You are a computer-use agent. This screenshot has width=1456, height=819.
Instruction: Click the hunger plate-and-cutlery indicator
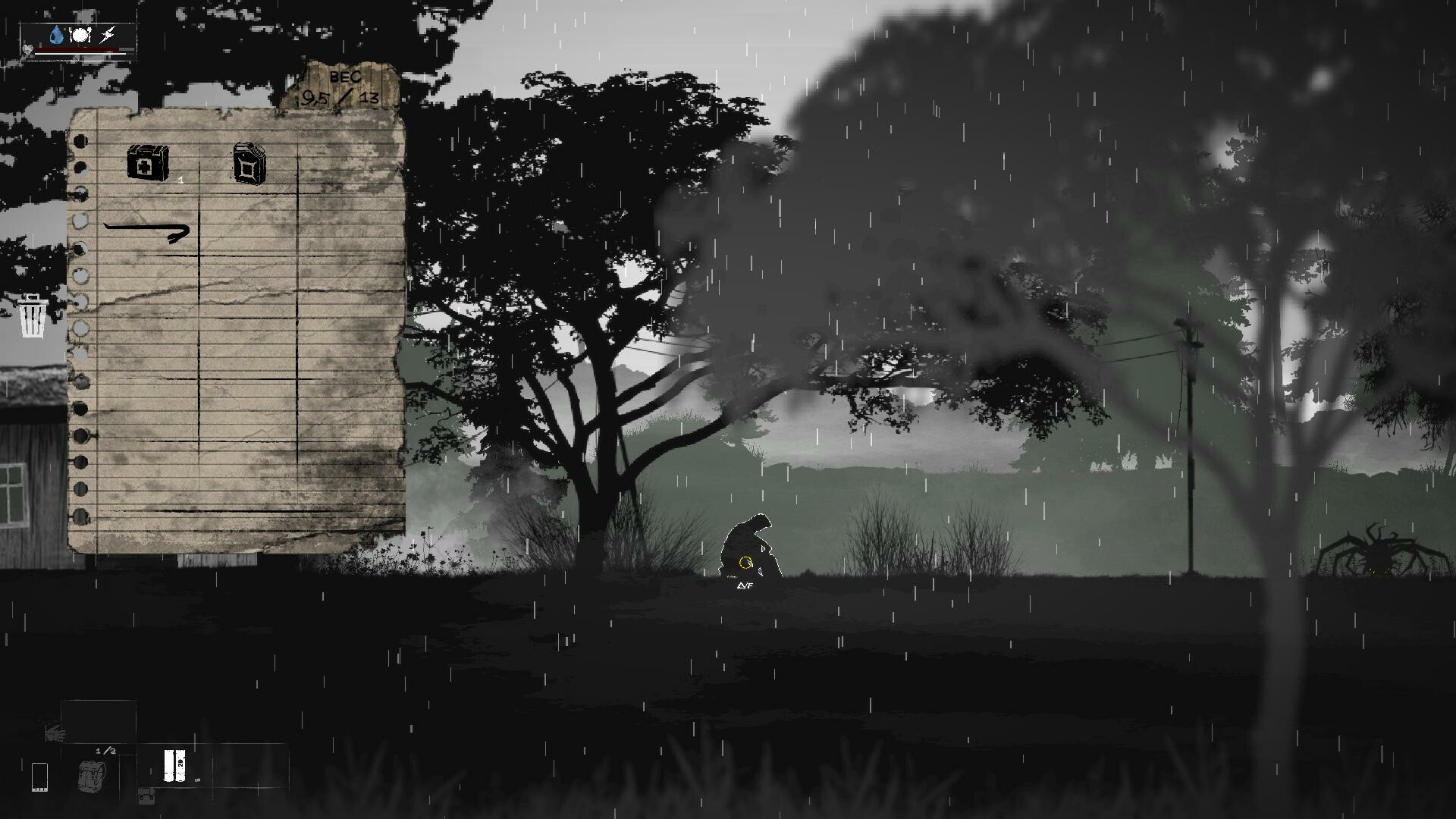78,34
